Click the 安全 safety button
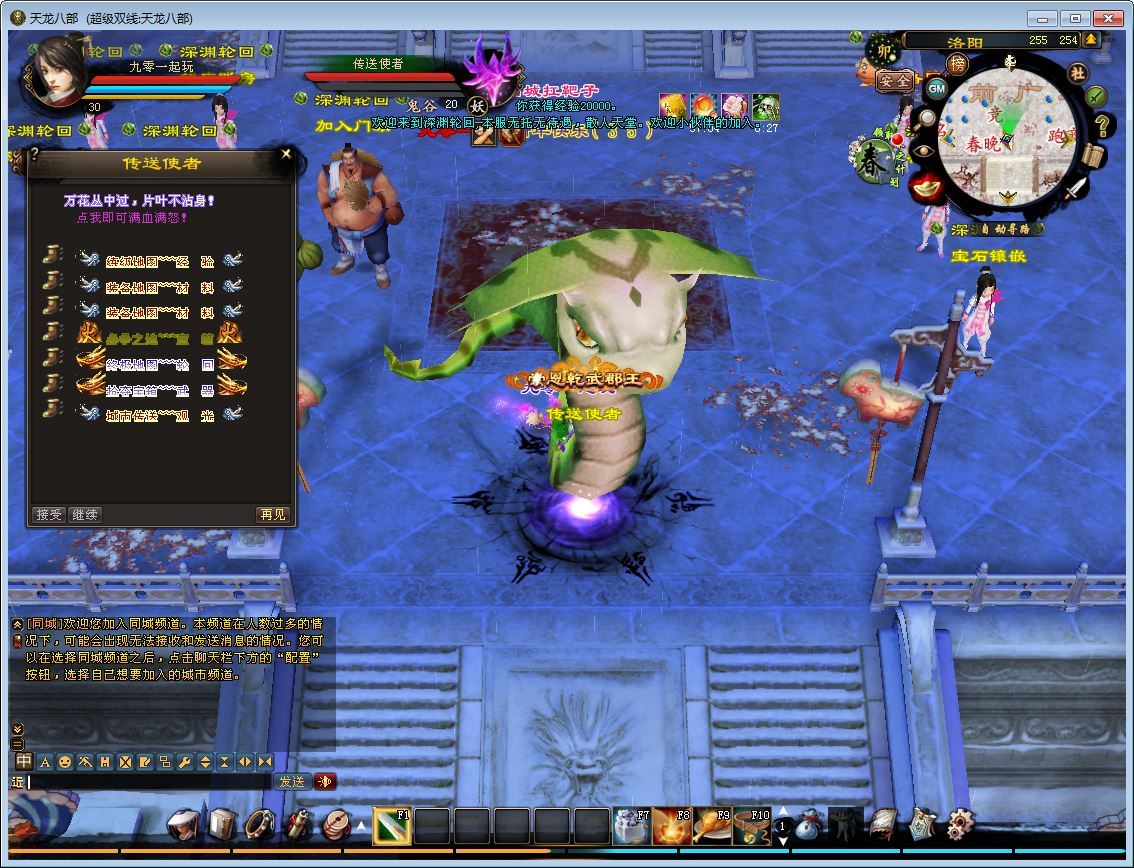The image size is (1134, 868). (893, 81)
